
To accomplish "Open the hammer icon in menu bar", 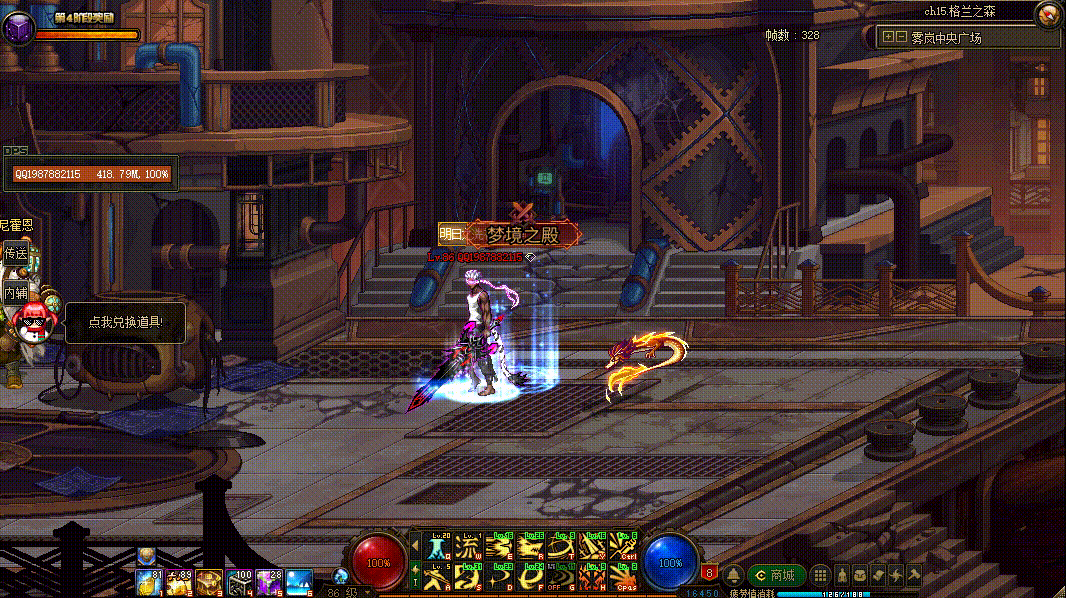I will click(913, 575).
